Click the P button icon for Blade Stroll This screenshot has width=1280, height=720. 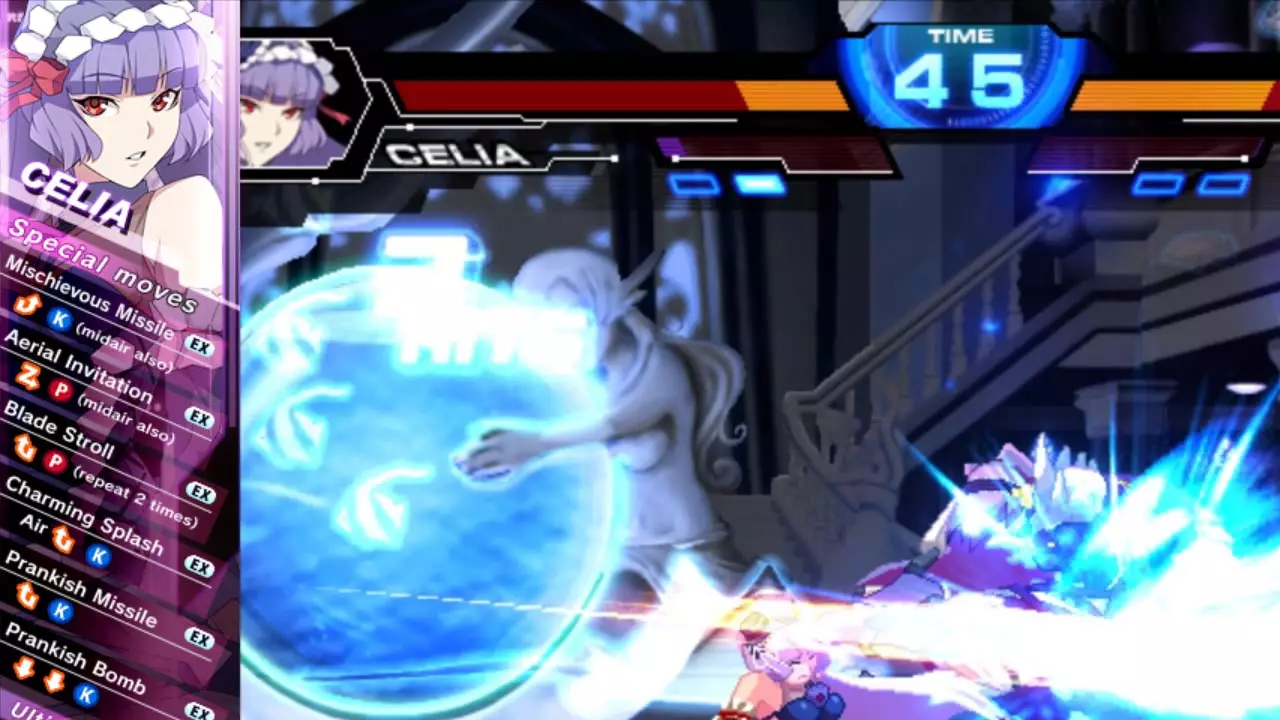55,460
